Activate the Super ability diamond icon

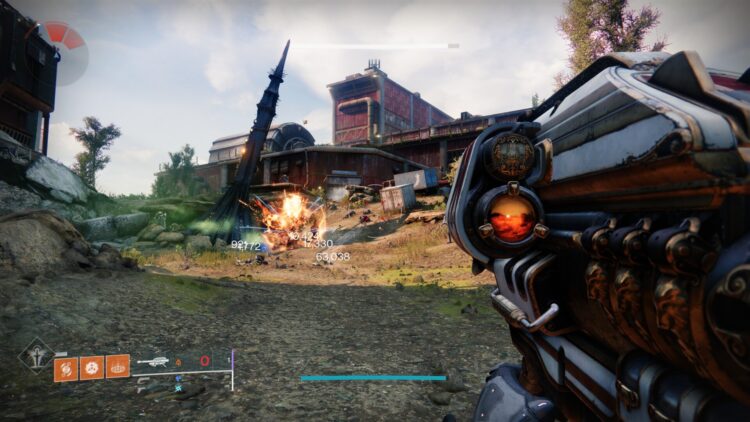pos(37,353)
